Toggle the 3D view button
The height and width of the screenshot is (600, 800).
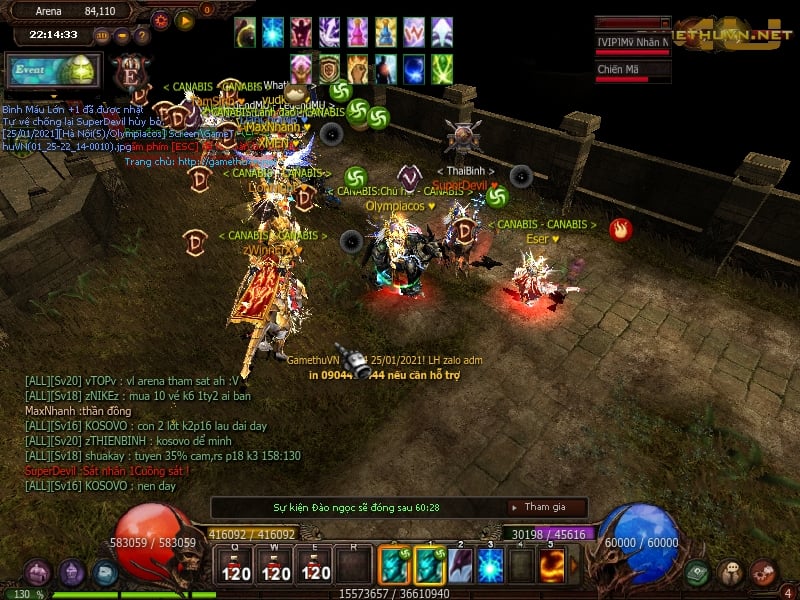pyautogui.click(x=102, y=35)
